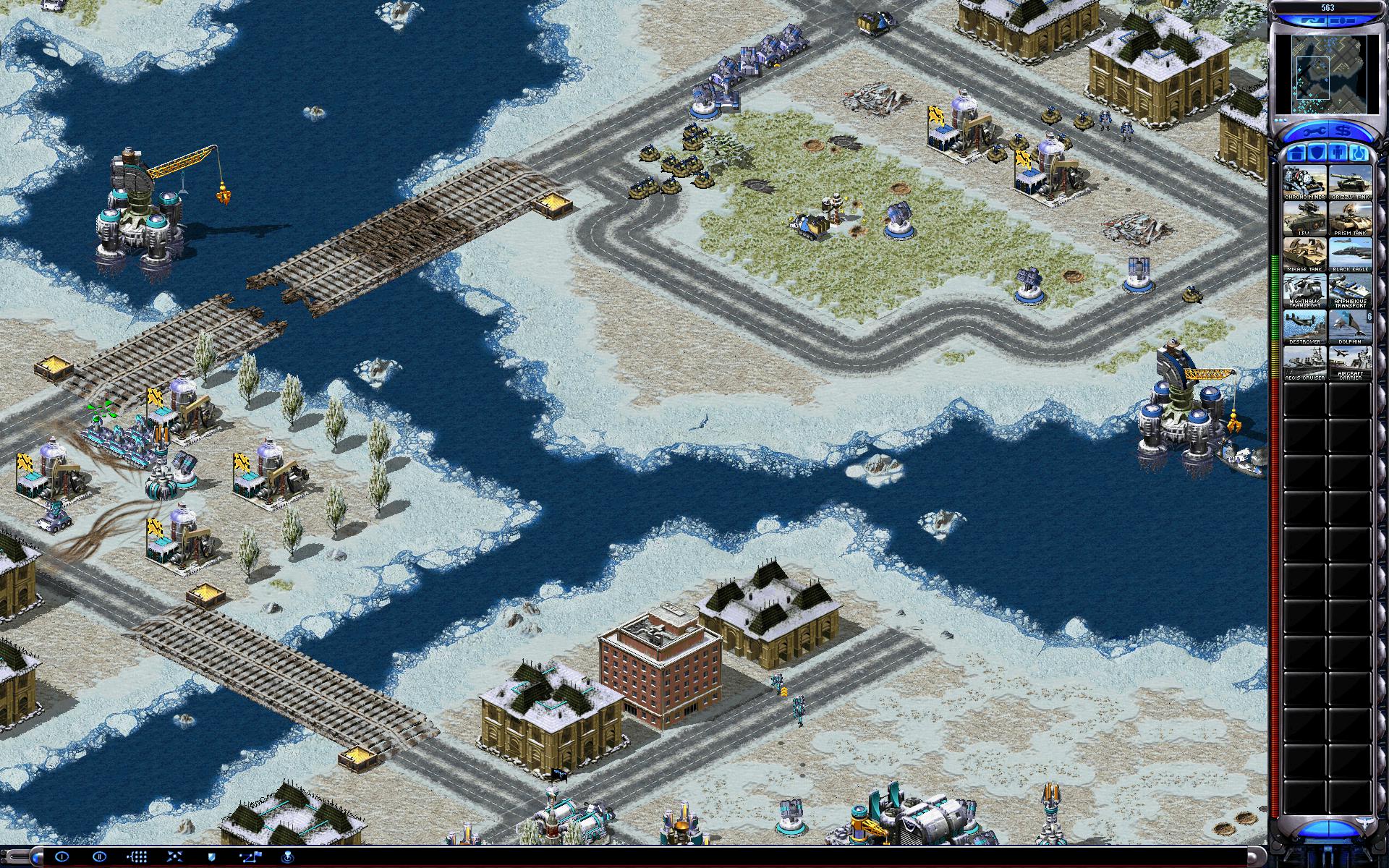This screenshot has width=1389, height=868.
Task: Order a Prism Tank from the sidebar
Action: coord(1350,219)
